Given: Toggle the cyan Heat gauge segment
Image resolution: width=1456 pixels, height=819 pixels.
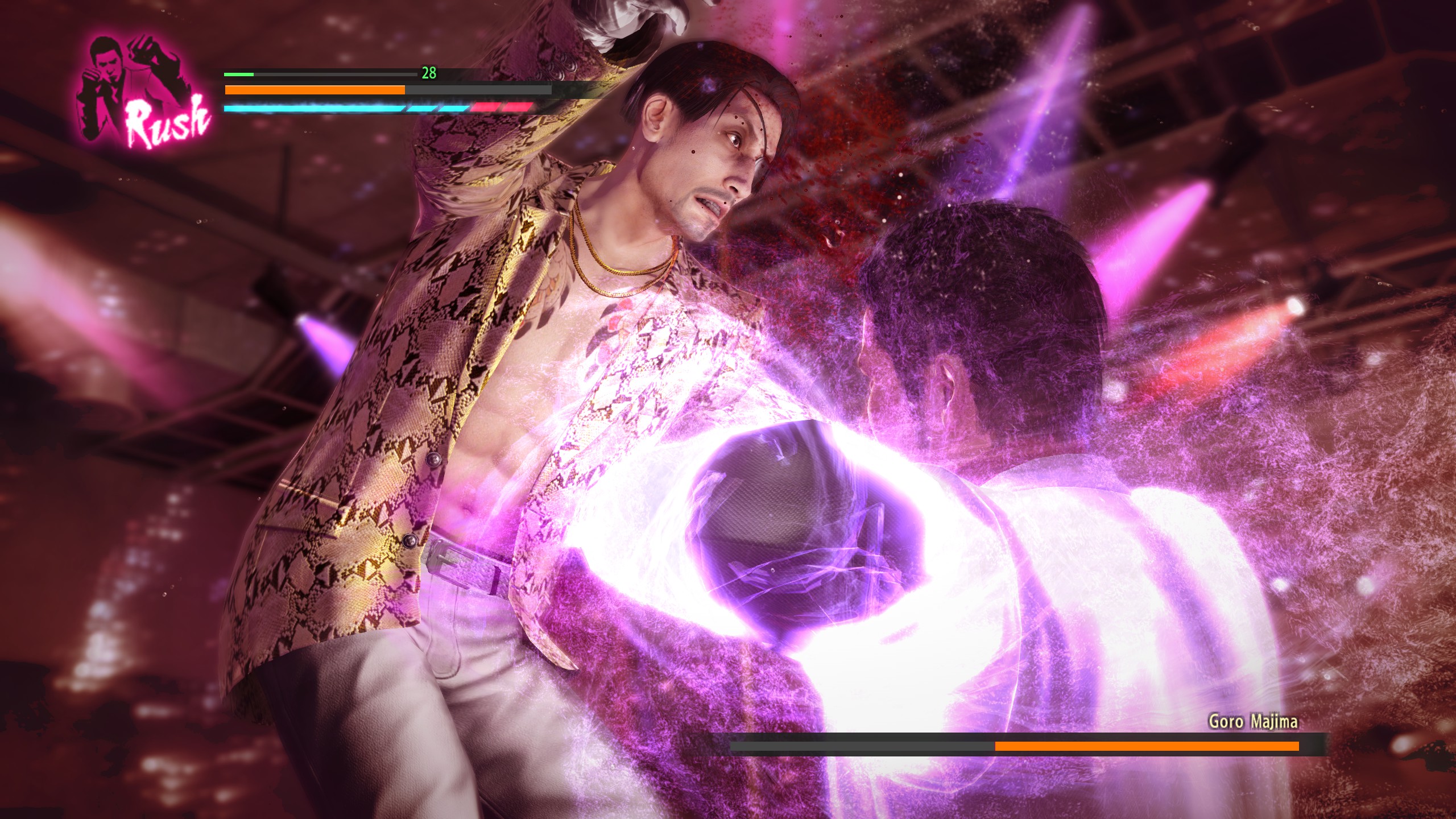Looking at the screenshot, I should [x=341, y=107].
